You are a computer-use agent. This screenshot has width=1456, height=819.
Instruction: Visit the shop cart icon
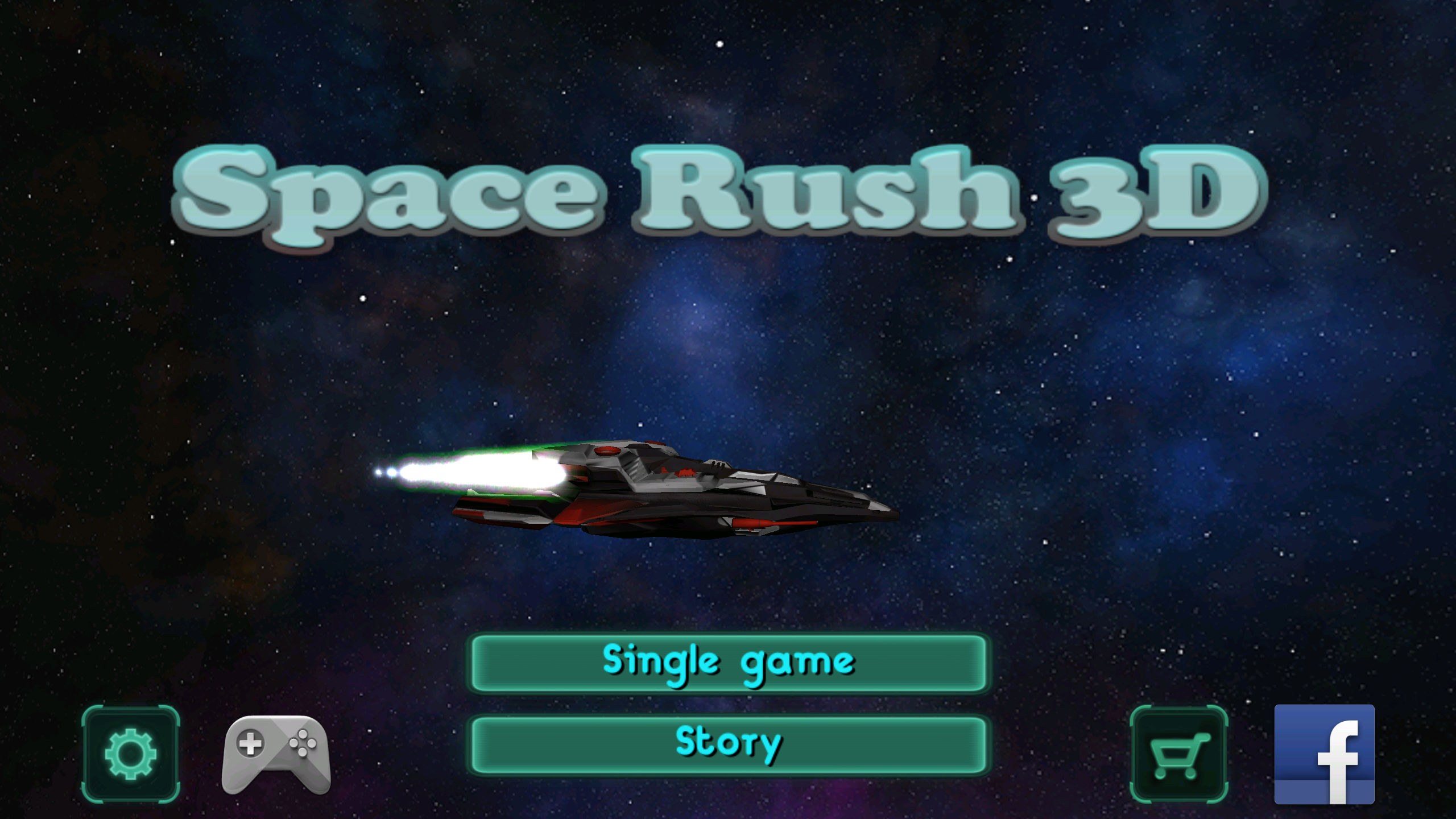pyautogui.click(x=1178, y=754)
